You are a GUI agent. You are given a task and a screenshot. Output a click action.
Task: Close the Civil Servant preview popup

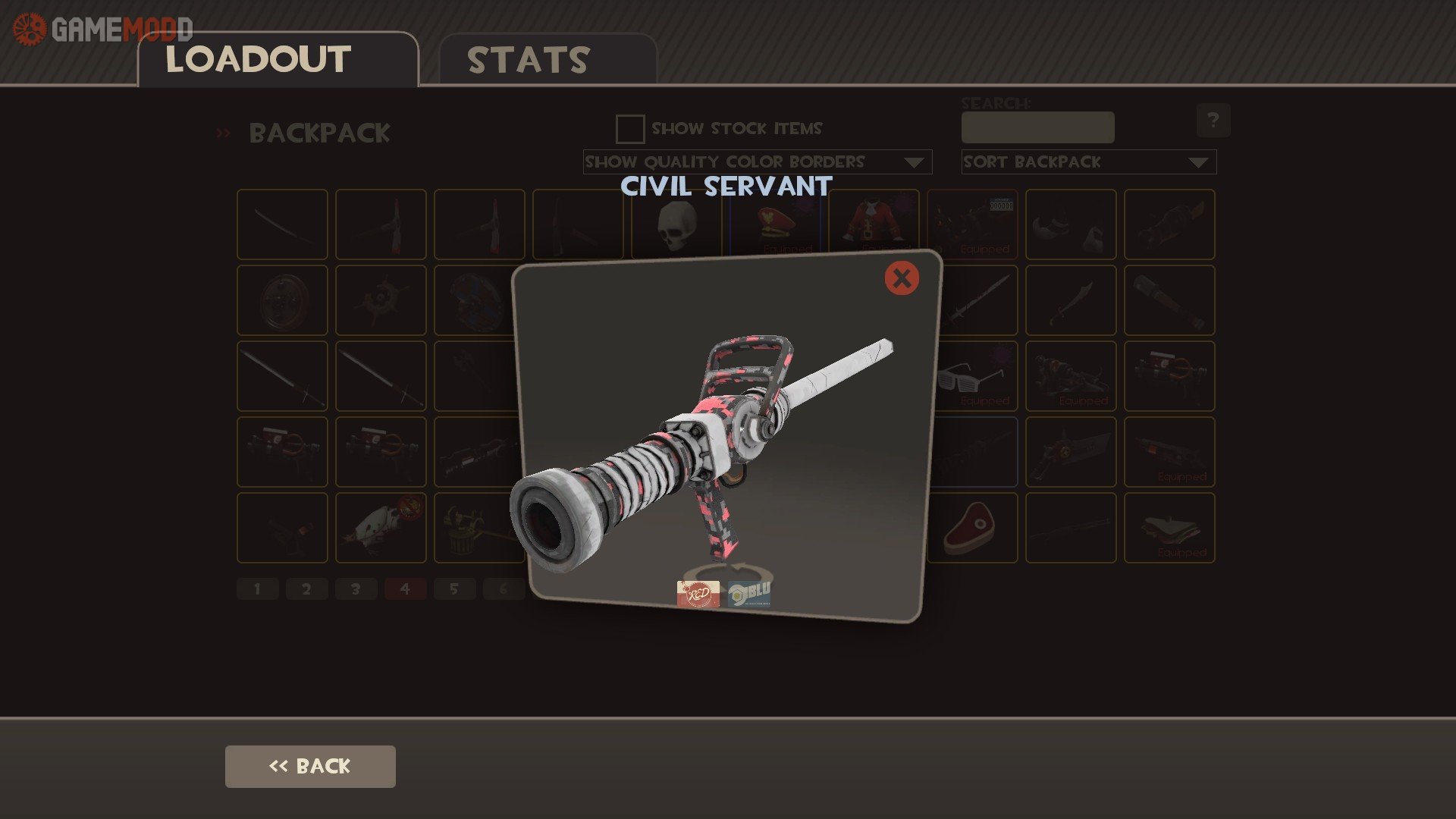[902, 278]
